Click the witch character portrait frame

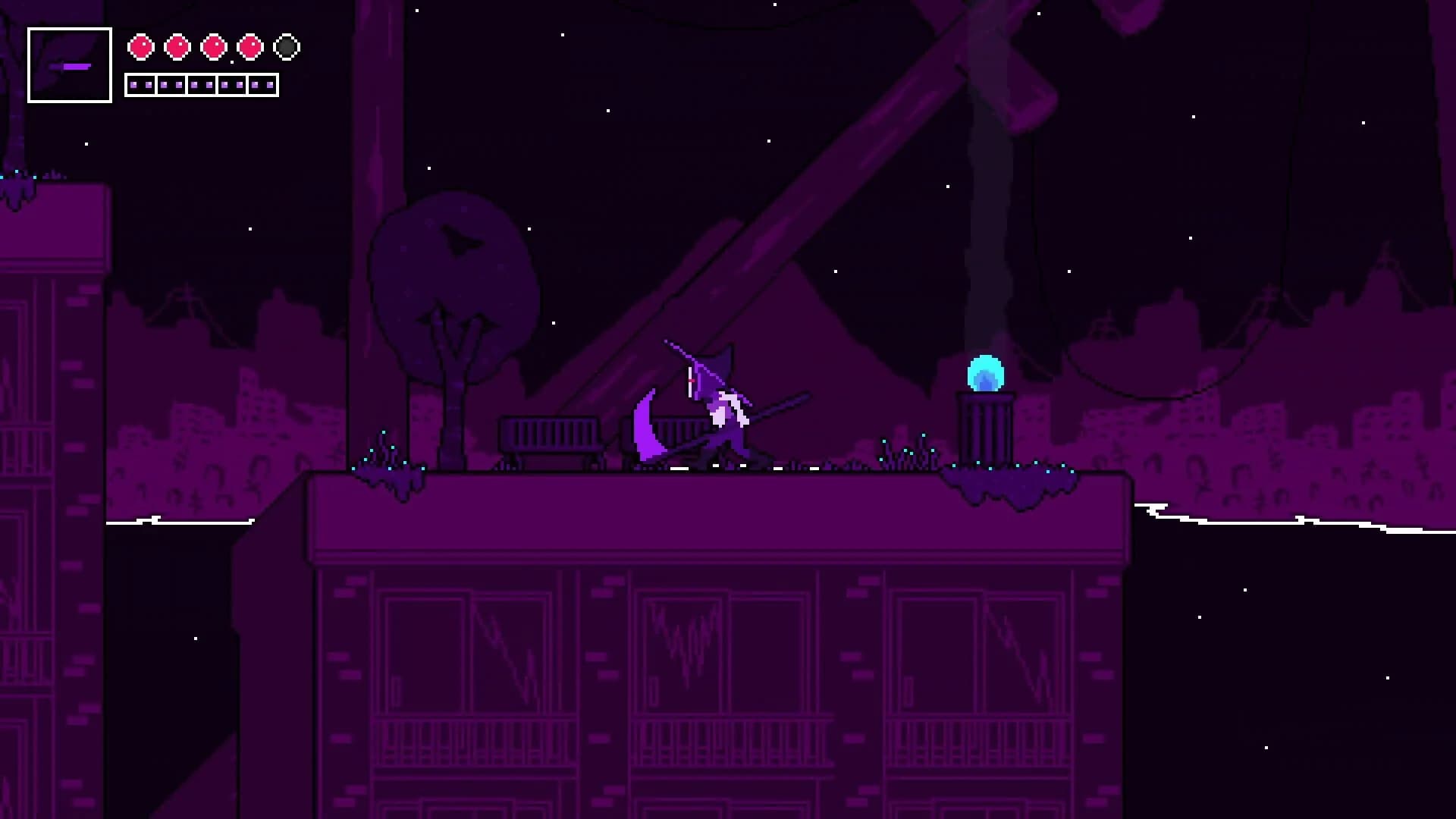[69, 64]
